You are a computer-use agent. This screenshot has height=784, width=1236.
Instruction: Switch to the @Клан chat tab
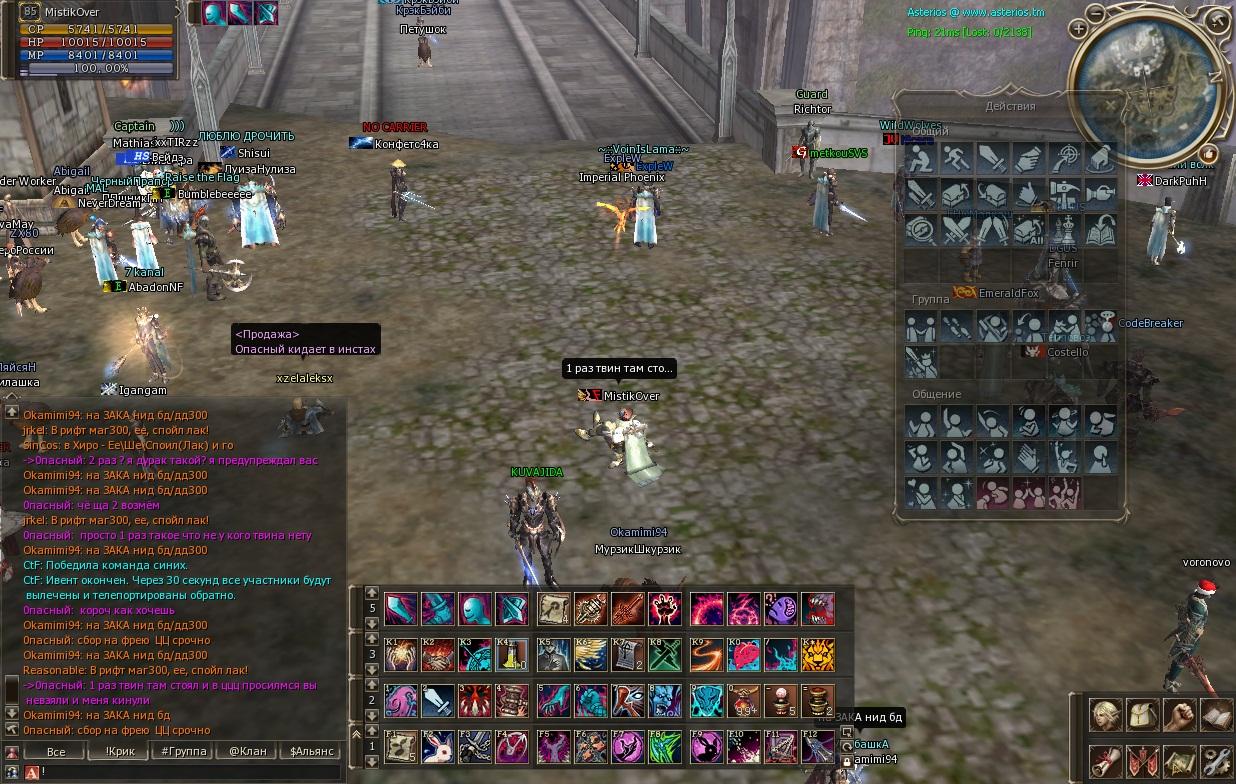pyautogui.click(x=247, y=751)
